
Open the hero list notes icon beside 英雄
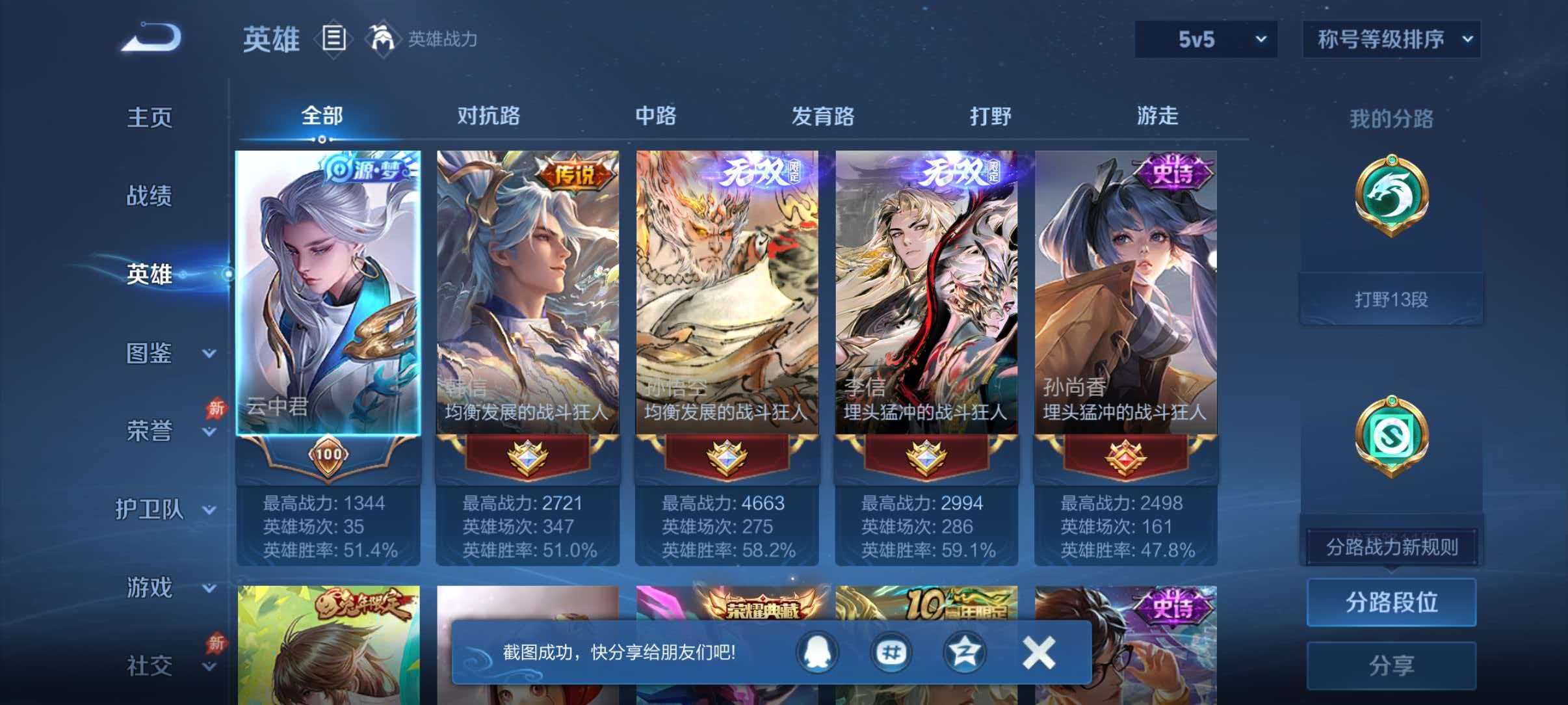(333, 39)
